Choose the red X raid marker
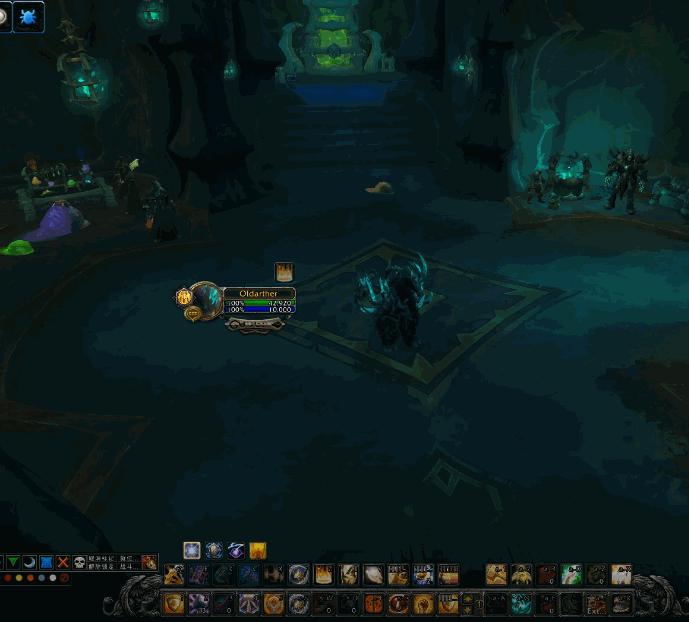This screenshot has width=689, height=622. tap(63, 562)
